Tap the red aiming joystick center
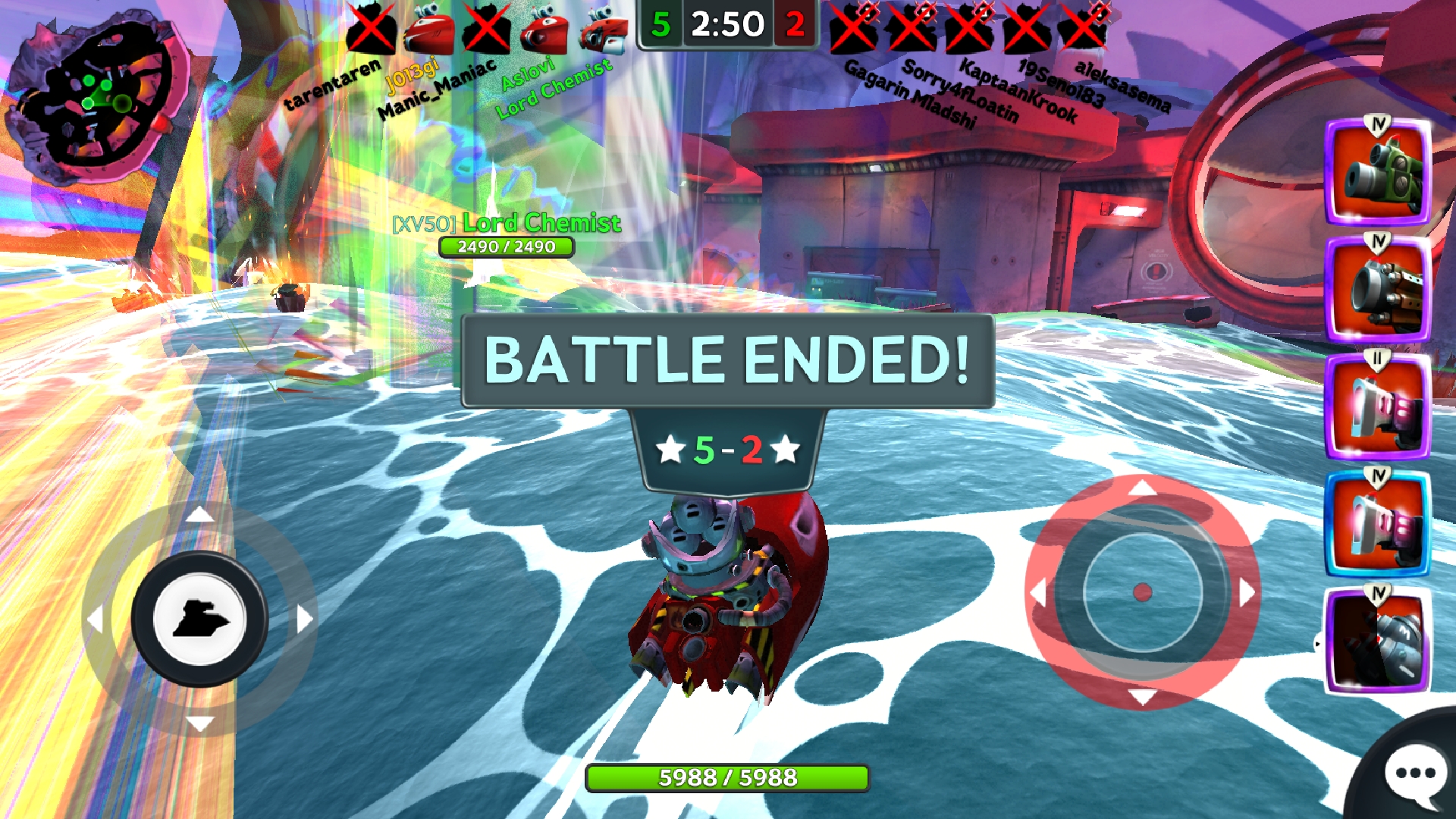The height and width of the screenshot is (819, 1456). [x=1142, y=592]
